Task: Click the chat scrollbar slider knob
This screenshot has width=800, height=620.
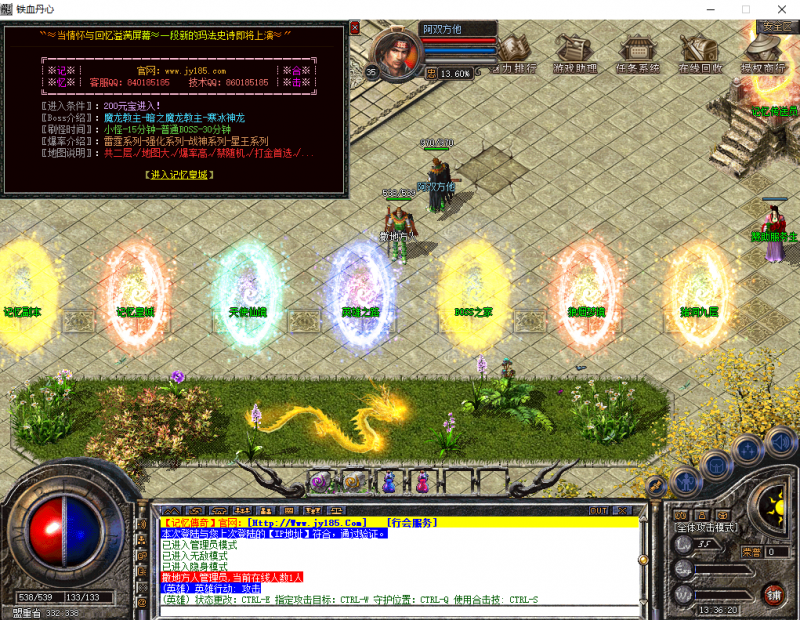Action: (x=645, y=562)
